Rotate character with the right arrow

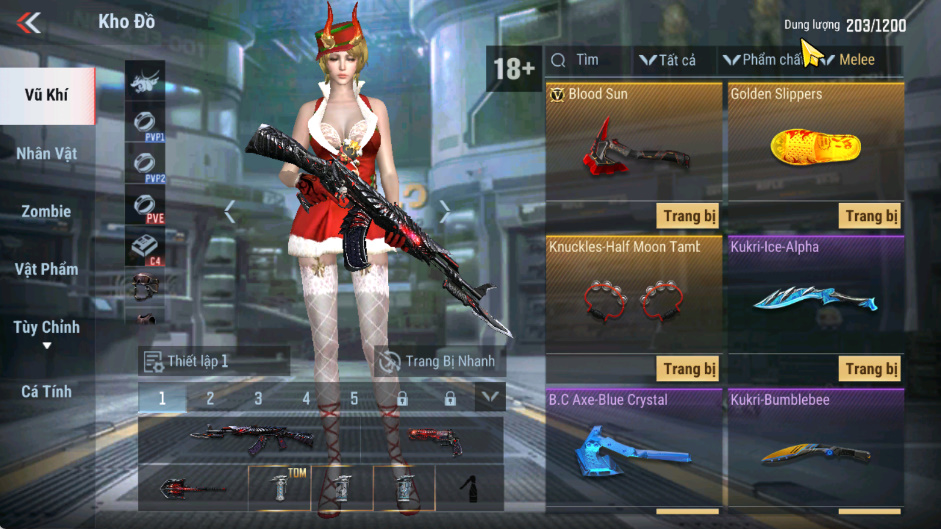(445, 211)
